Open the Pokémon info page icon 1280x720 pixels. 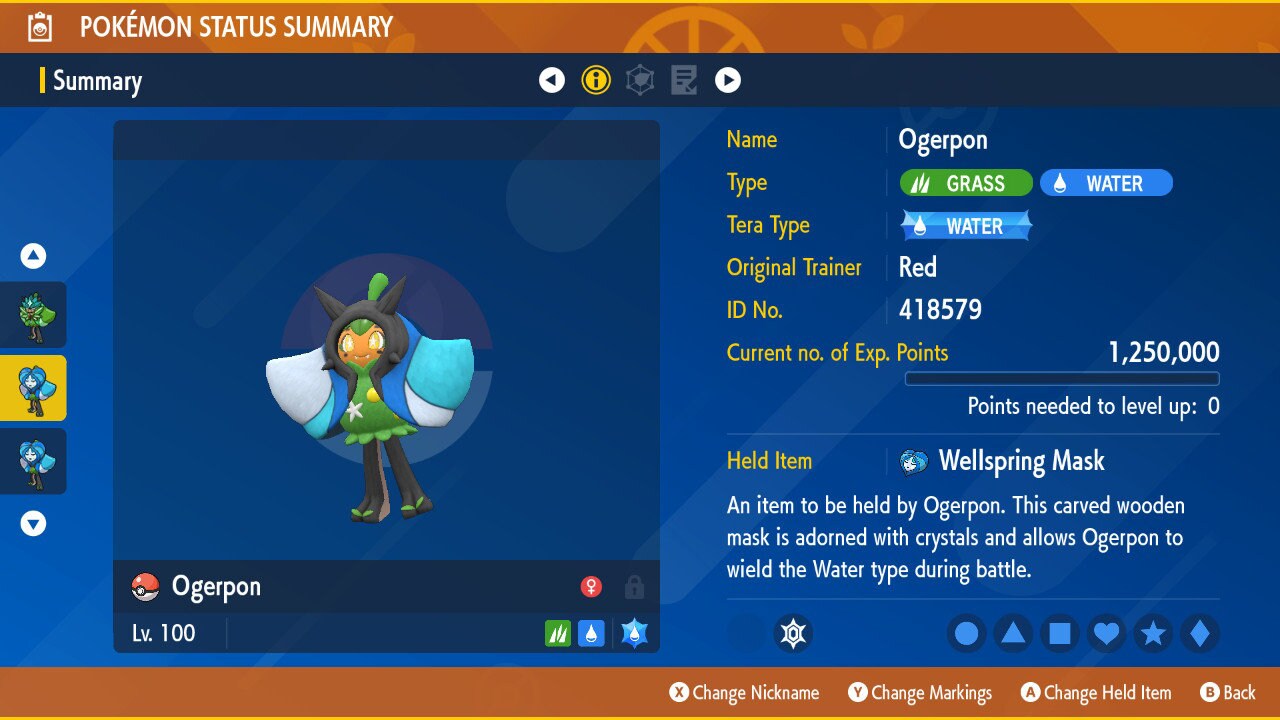pyautogui.click(x=596, y=80)
